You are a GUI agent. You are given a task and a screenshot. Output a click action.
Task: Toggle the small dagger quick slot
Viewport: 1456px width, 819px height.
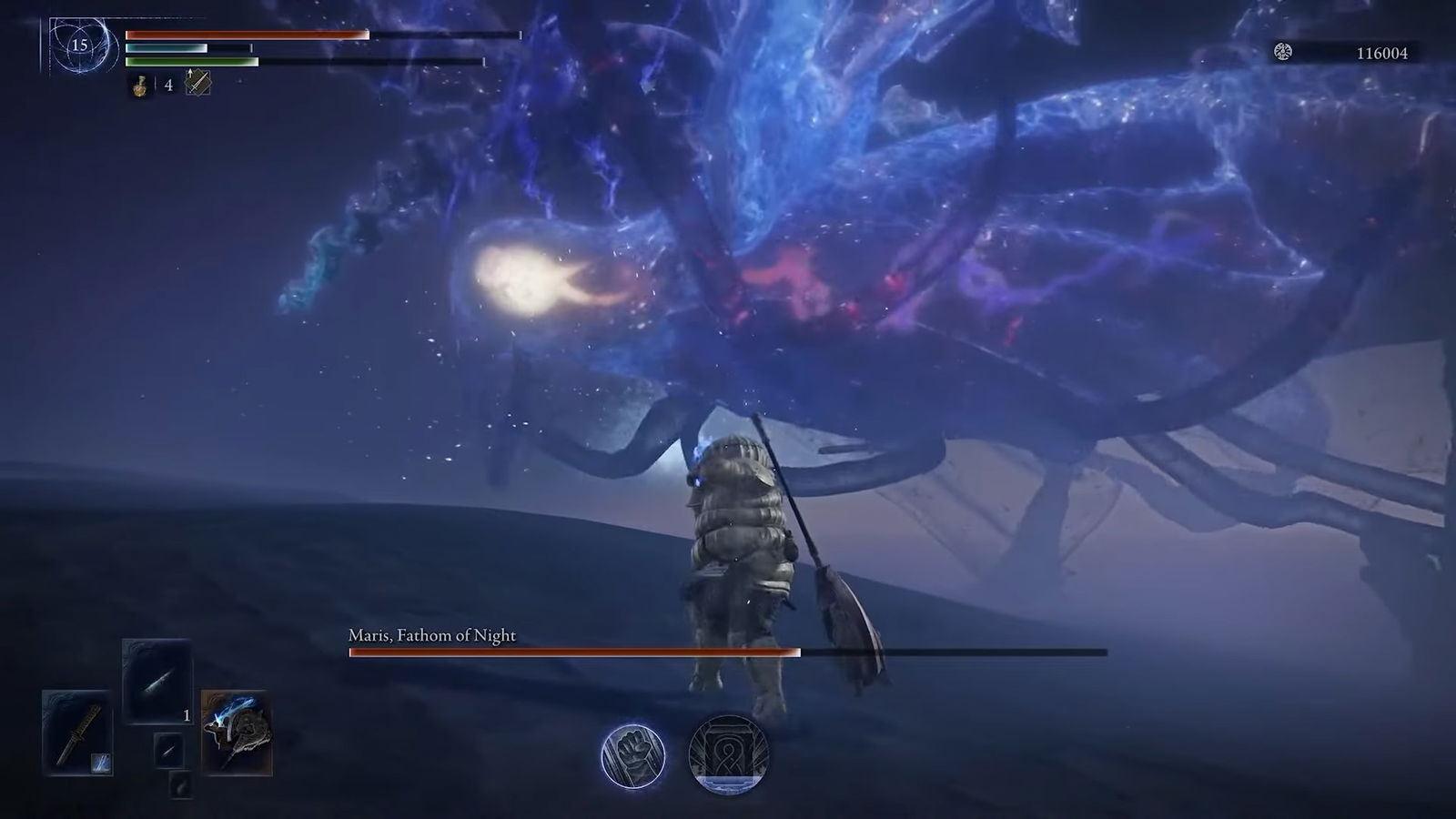(169, 751)
